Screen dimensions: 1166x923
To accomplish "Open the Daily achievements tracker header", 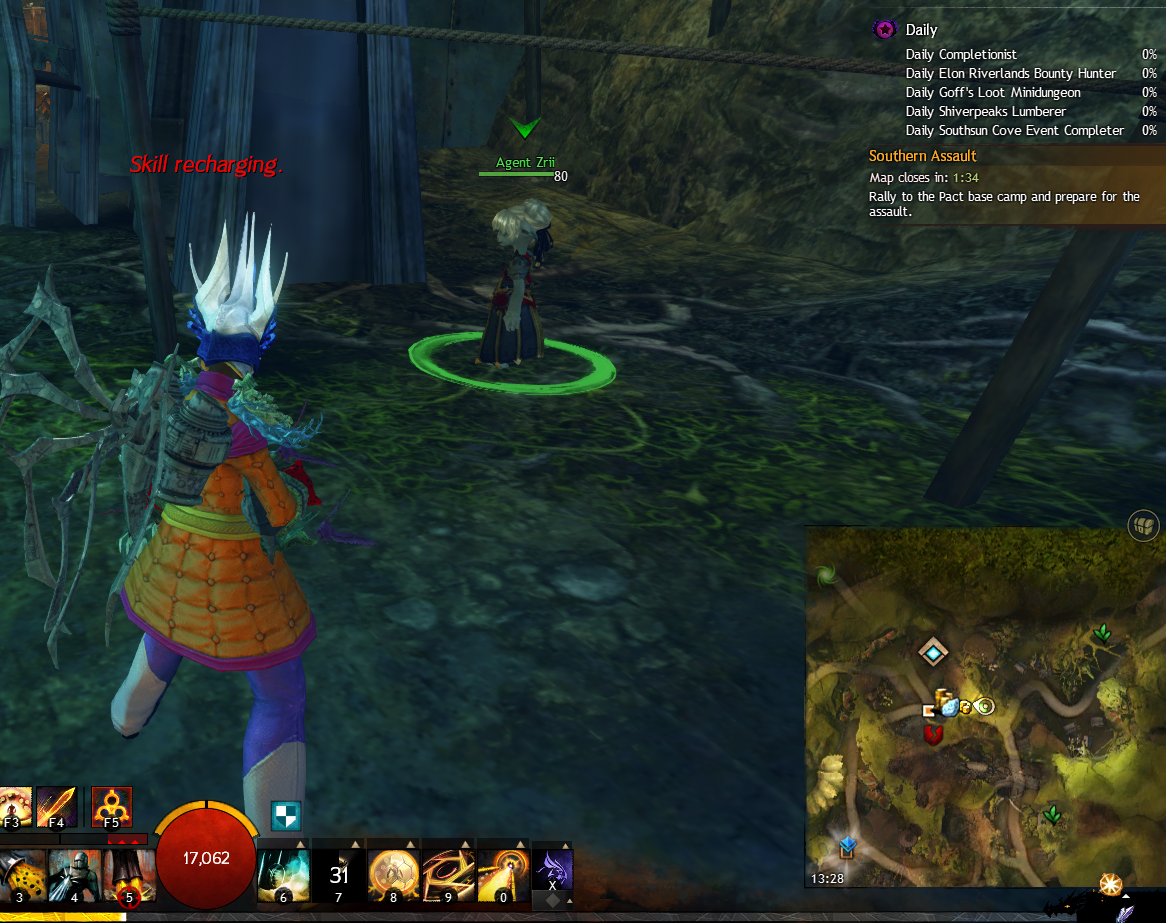I will [920, 30].
